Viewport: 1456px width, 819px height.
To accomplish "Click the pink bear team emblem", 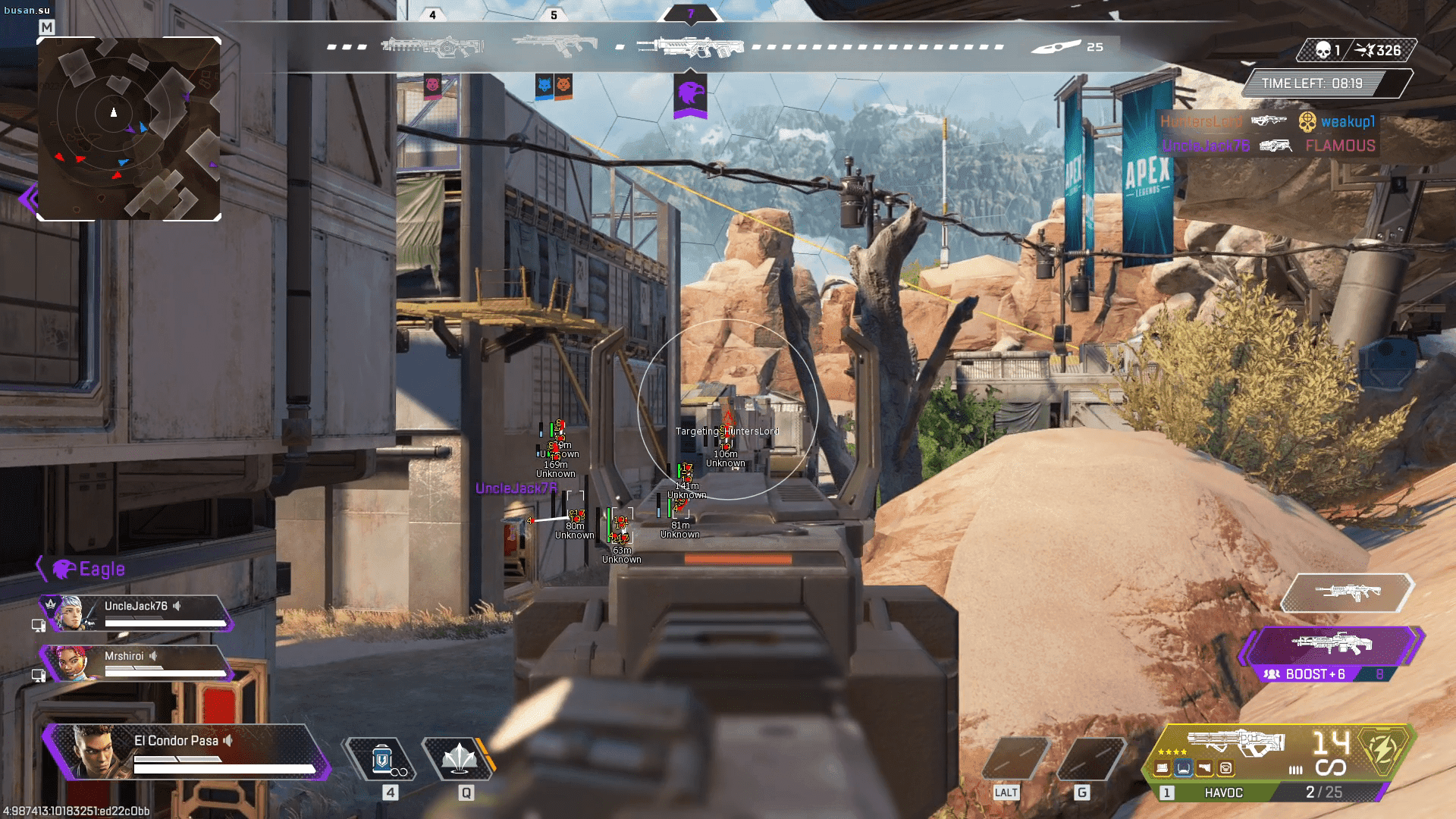I will click(432, 85).
